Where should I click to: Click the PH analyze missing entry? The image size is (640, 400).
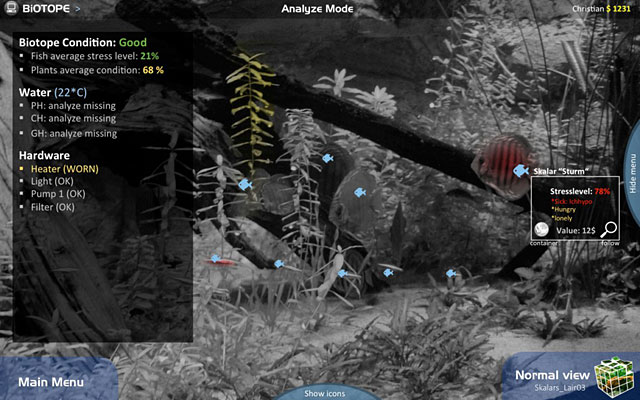(x=72, y=105)
